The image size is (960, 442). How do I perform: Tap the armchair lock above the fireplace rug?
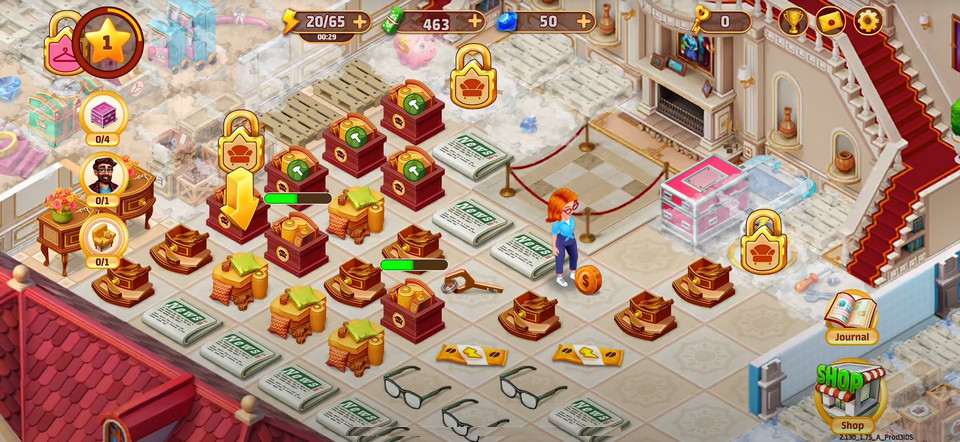pyautogui.click(x=473, y=76)
